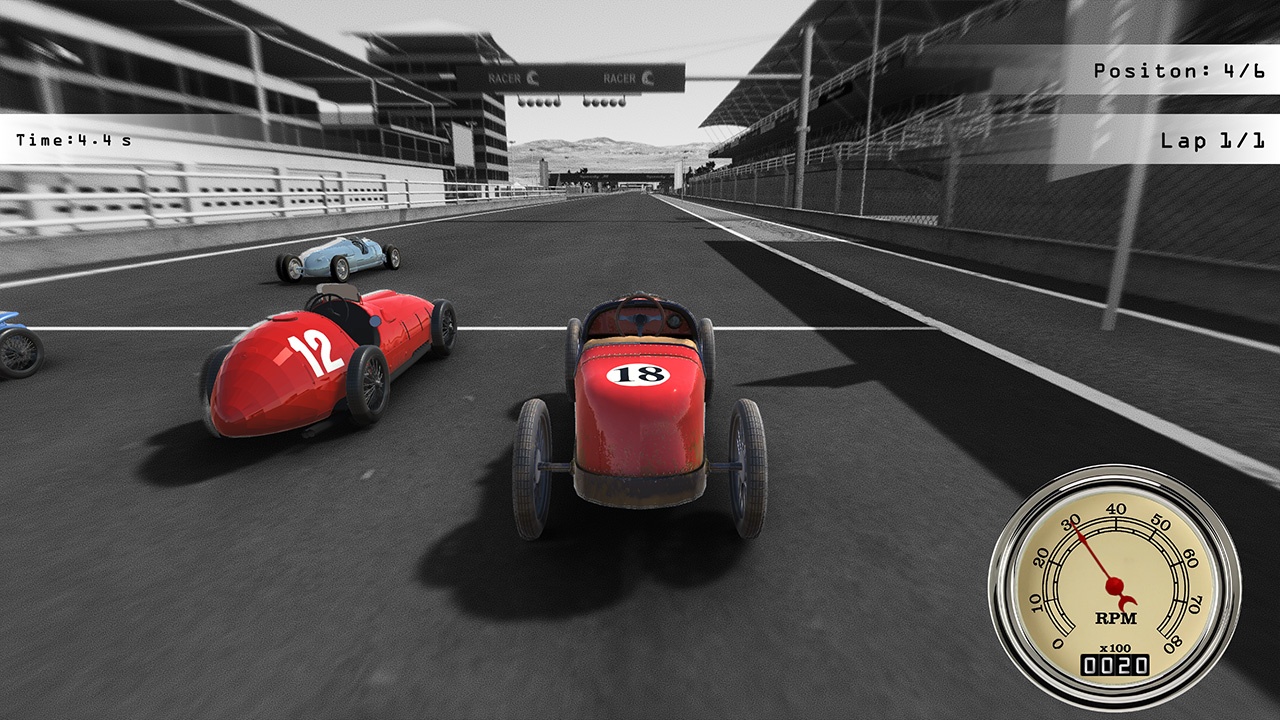Click the helmet logo on the right RACER banner

pos(649,79)
